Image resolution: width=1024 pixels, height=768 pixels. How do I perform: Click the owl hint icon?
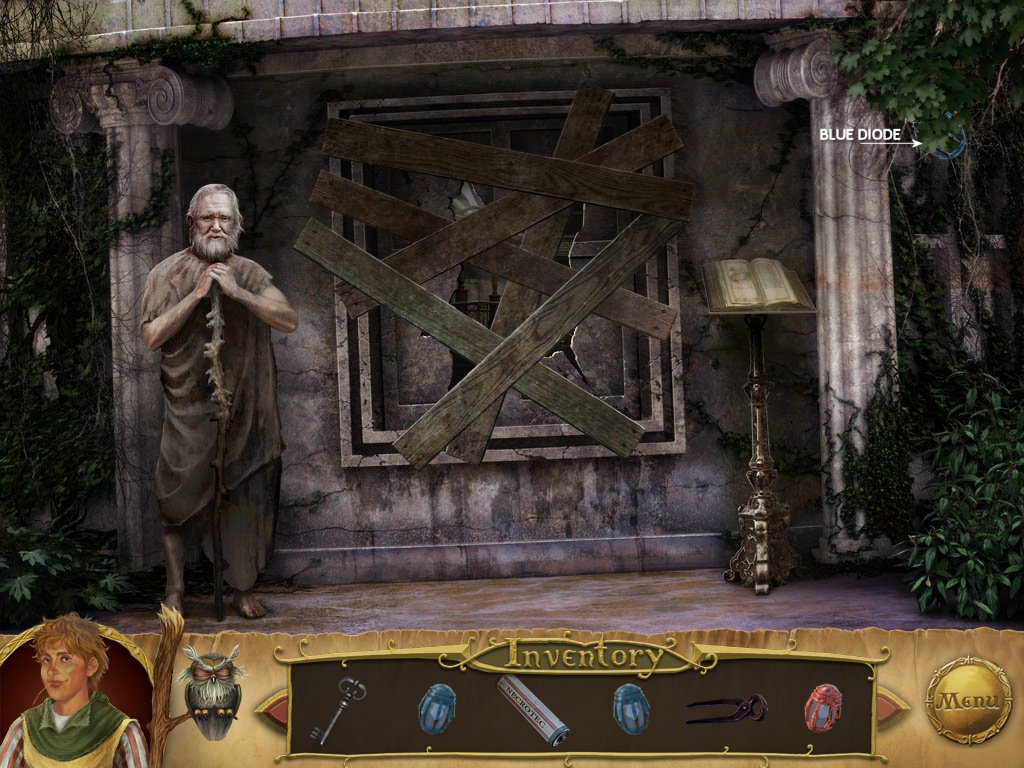(211, 691)
